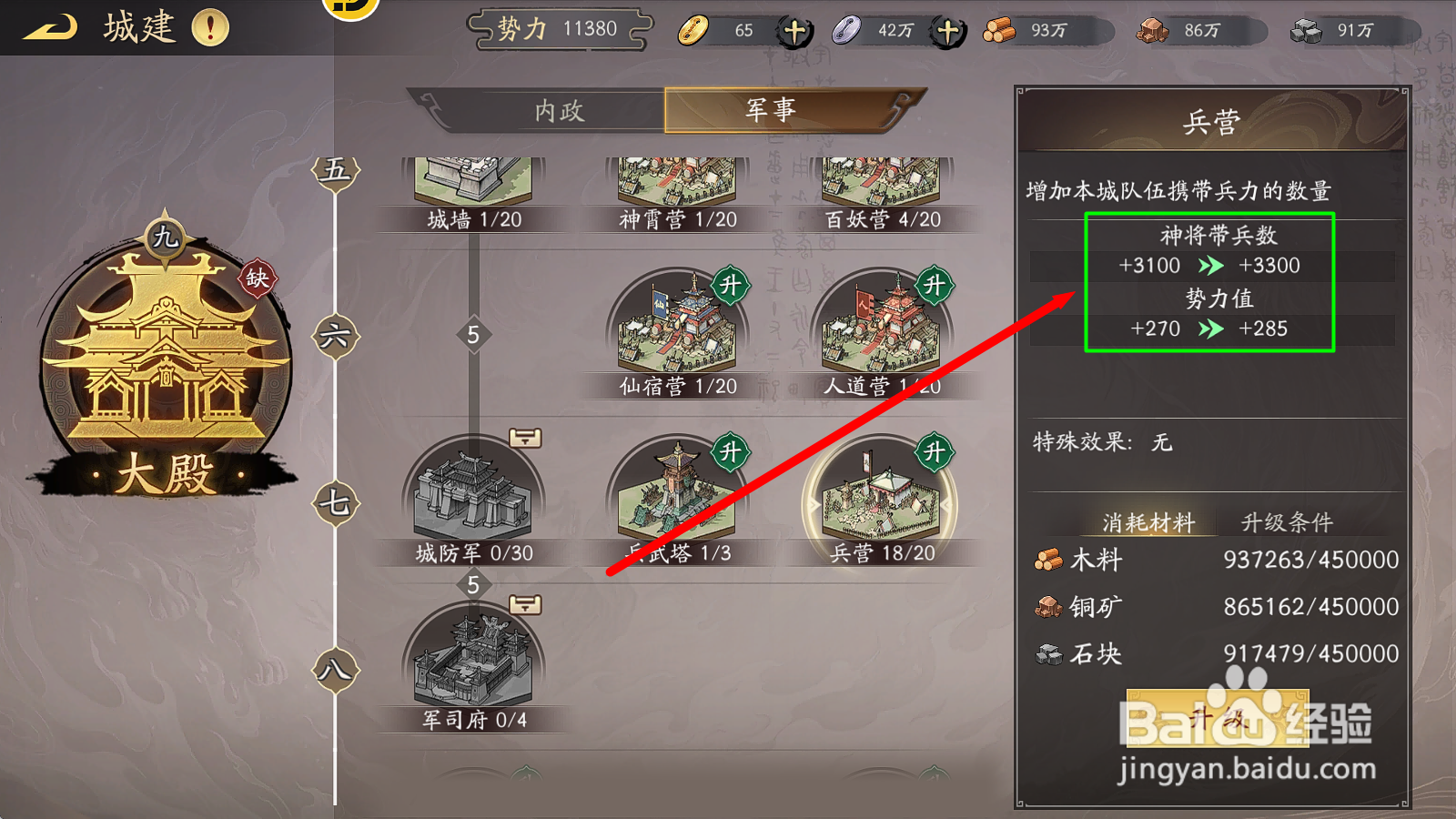Click the 兵营 18/20 progress label
The image size is (1456, 819).
884,551
